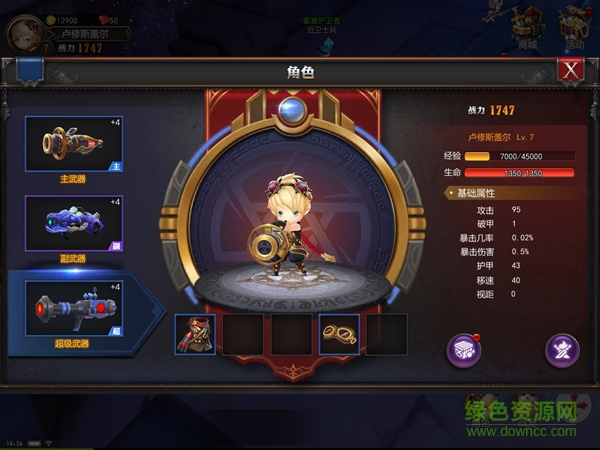
Task: Choose the 超级武器 super weapon slot
Action: 75,305
